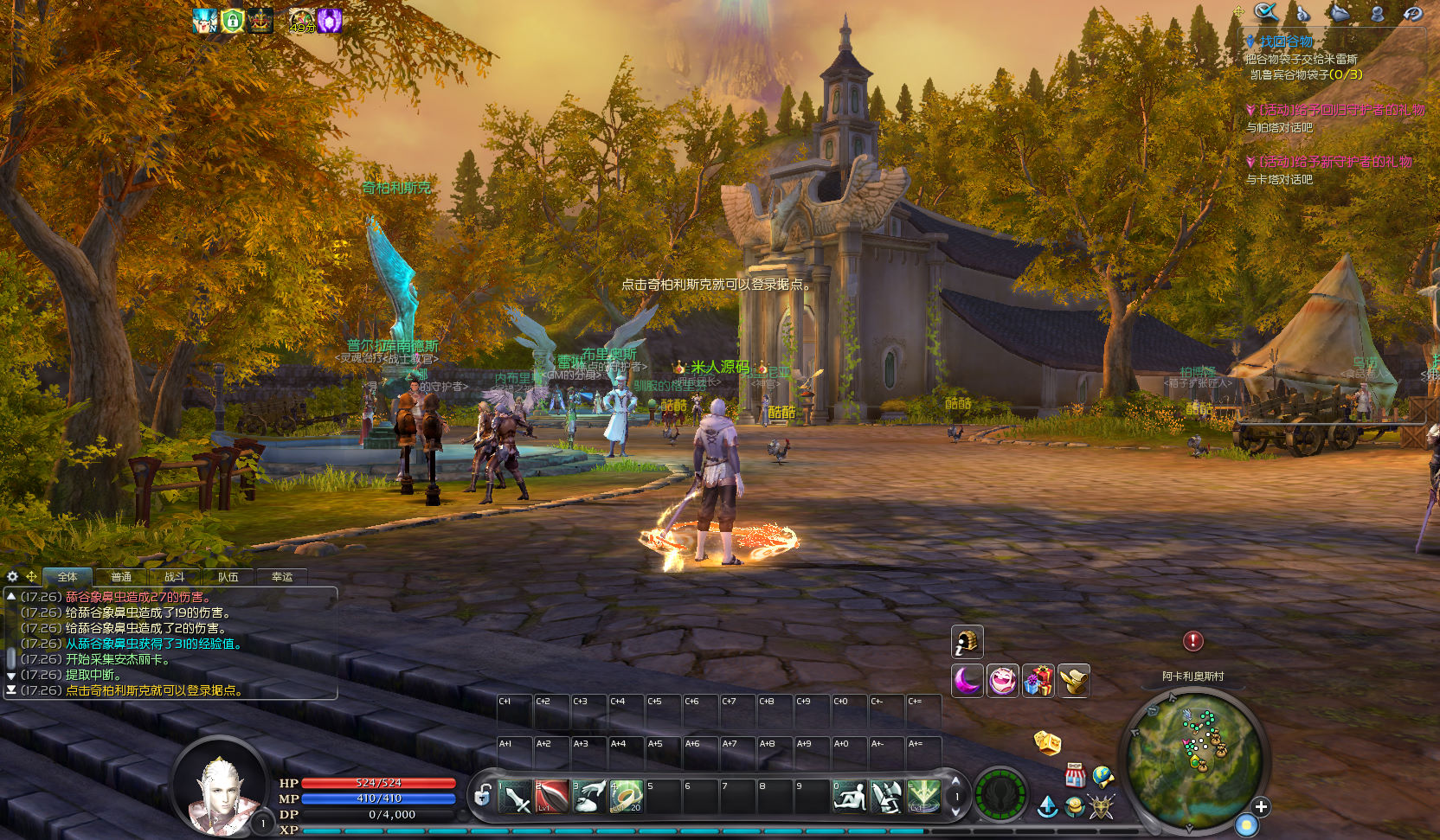Viewport: 1440px width, 840px height.
Task: Click the red exclamation alert icon
Action: pos(1192,641)
